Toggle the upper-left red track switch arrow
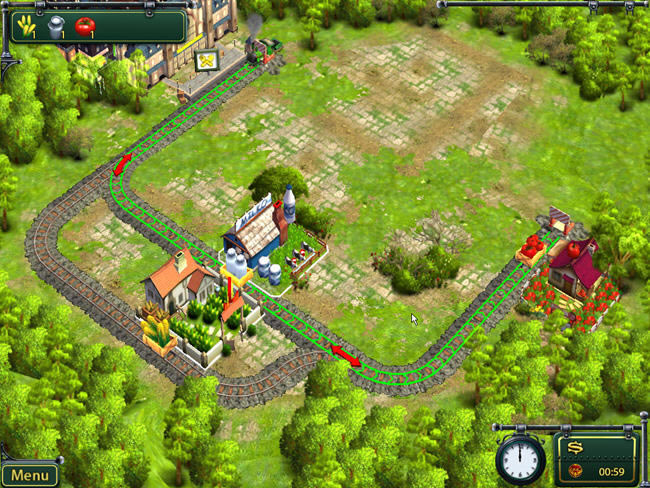This screenshot has width=650, height=488. pos(122,164)
